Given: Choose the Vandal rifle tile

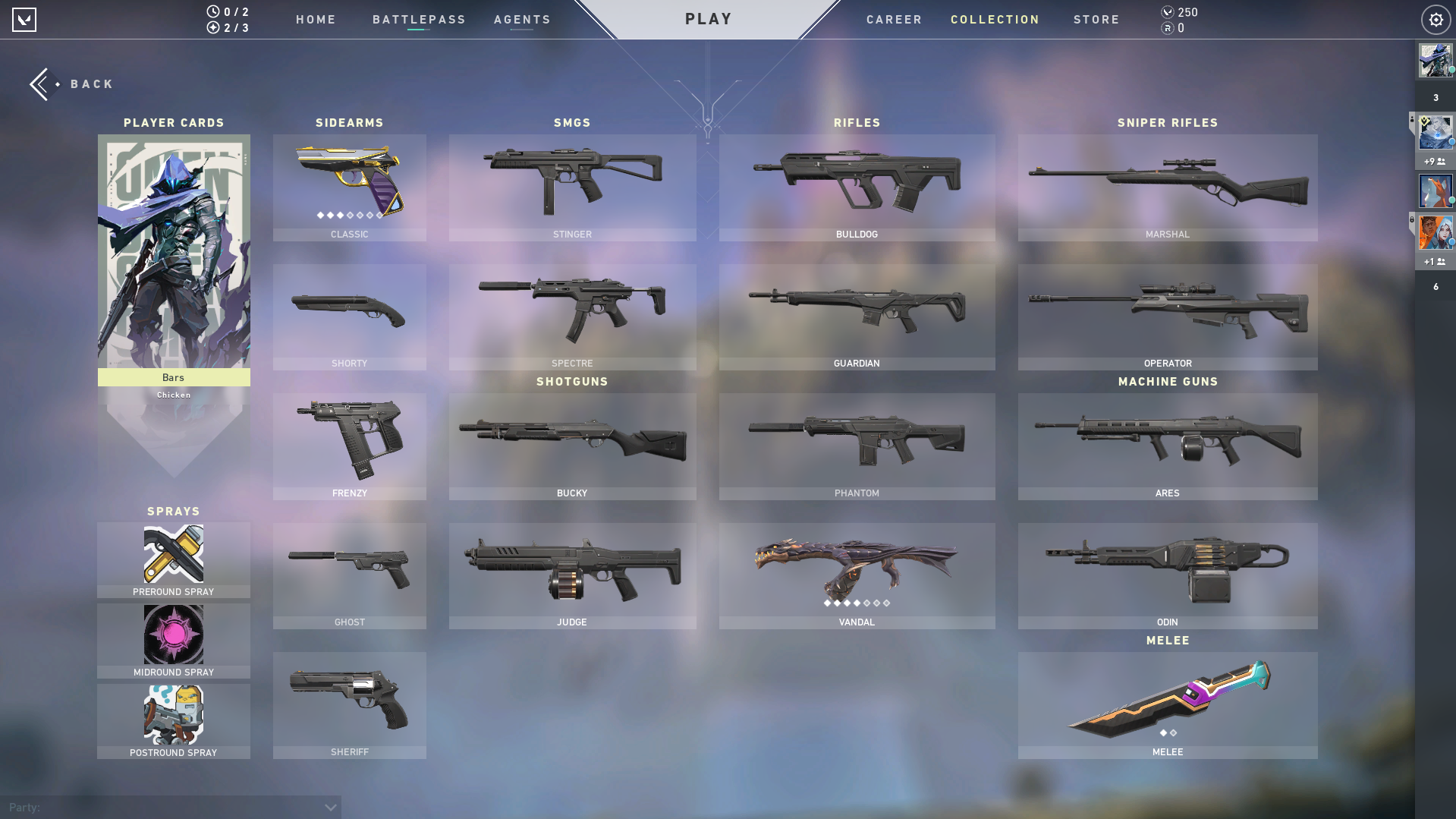Looking at the screenshot, I should click(x=857, y=575).
